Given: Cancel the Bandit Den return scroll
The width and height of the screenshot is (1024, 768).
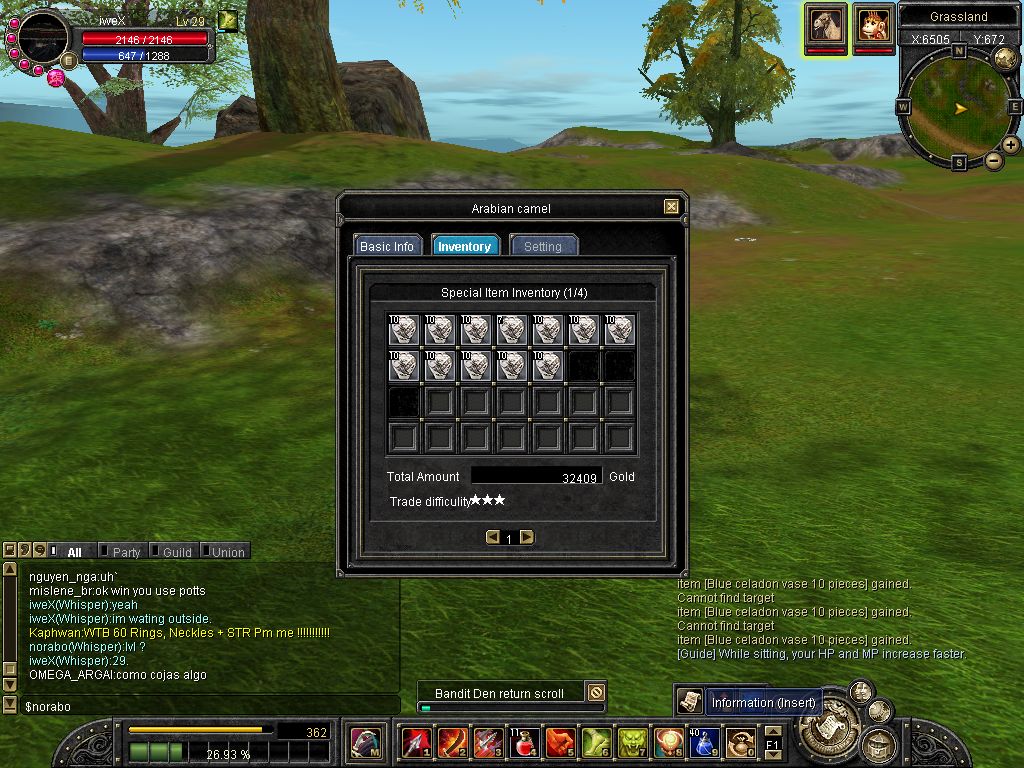Looking at the screenshot, I should coord(596,692).
